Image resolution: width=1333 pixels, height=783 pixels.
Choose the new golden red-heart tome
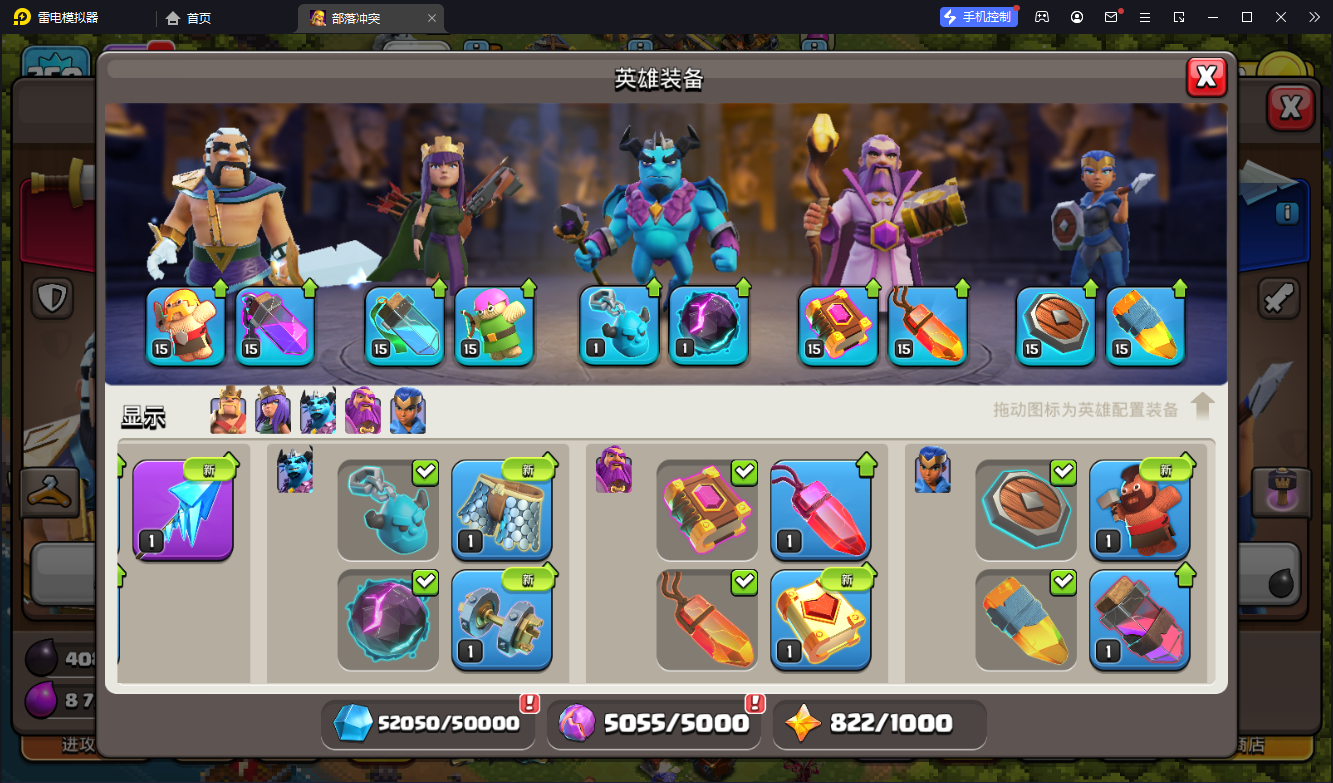(x=821, y=619)
